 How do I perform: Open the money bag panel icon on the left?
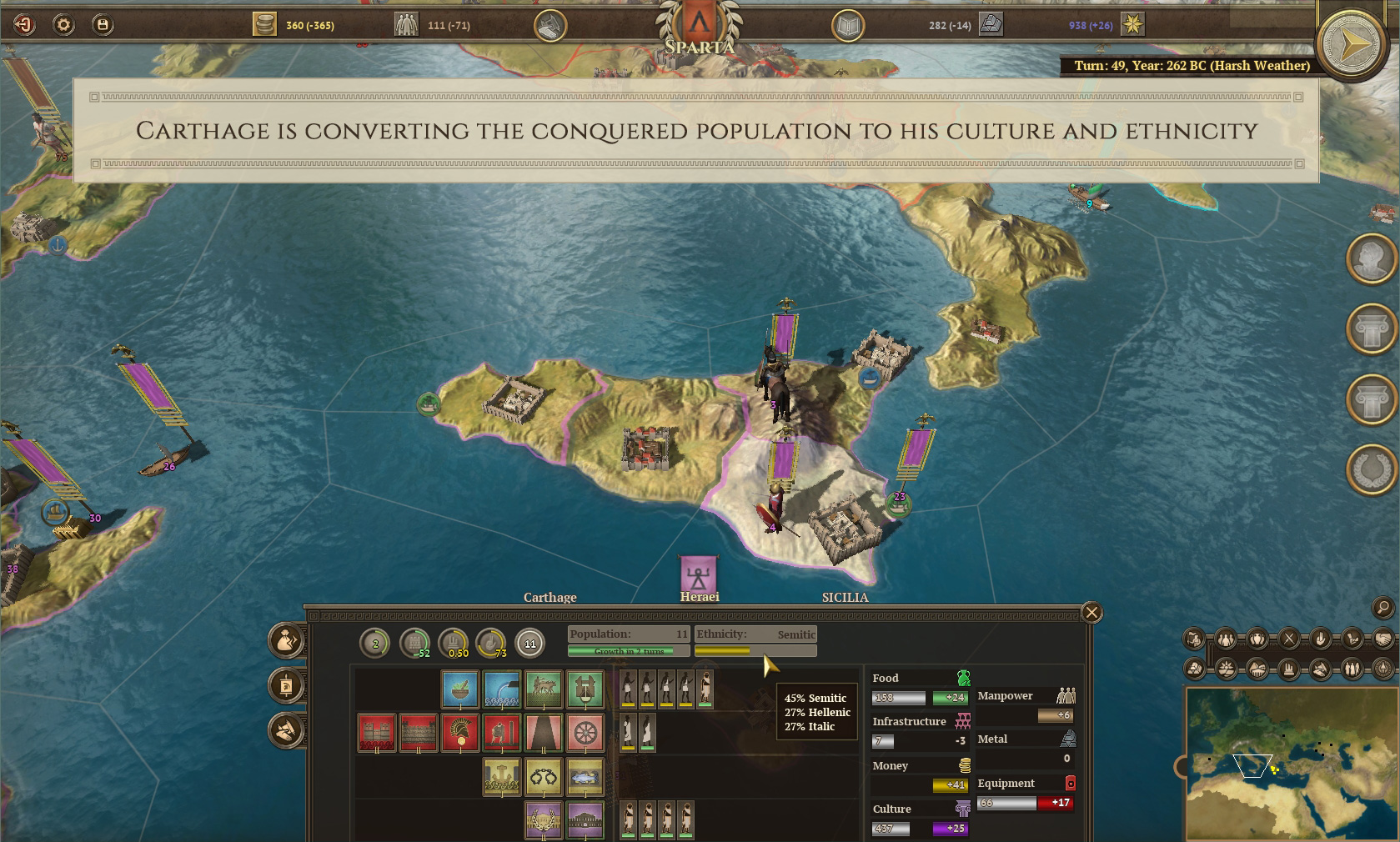click(287, 642)
